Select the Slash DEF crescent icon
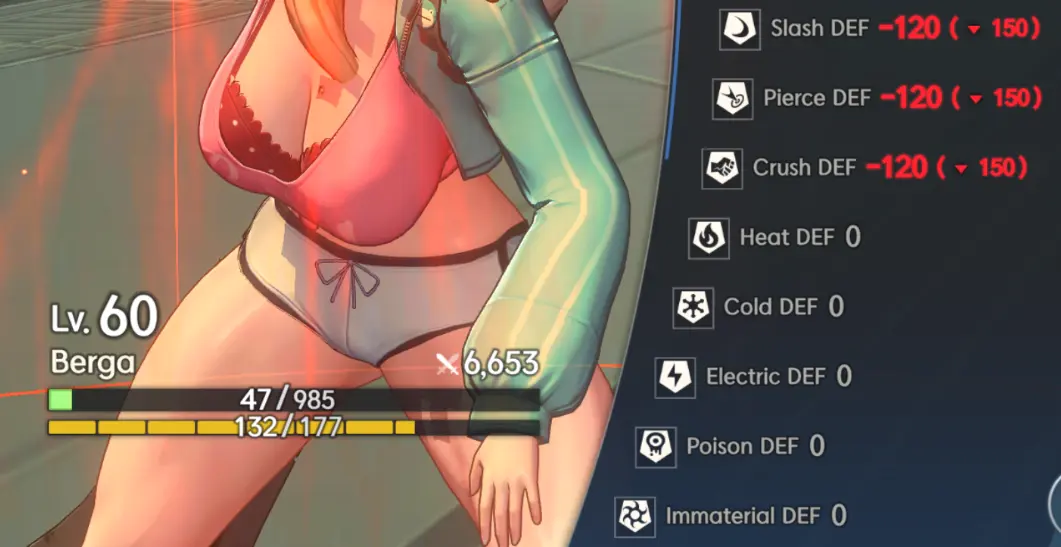The height and width of the screenshot is (547, 1061). point(741,30)
